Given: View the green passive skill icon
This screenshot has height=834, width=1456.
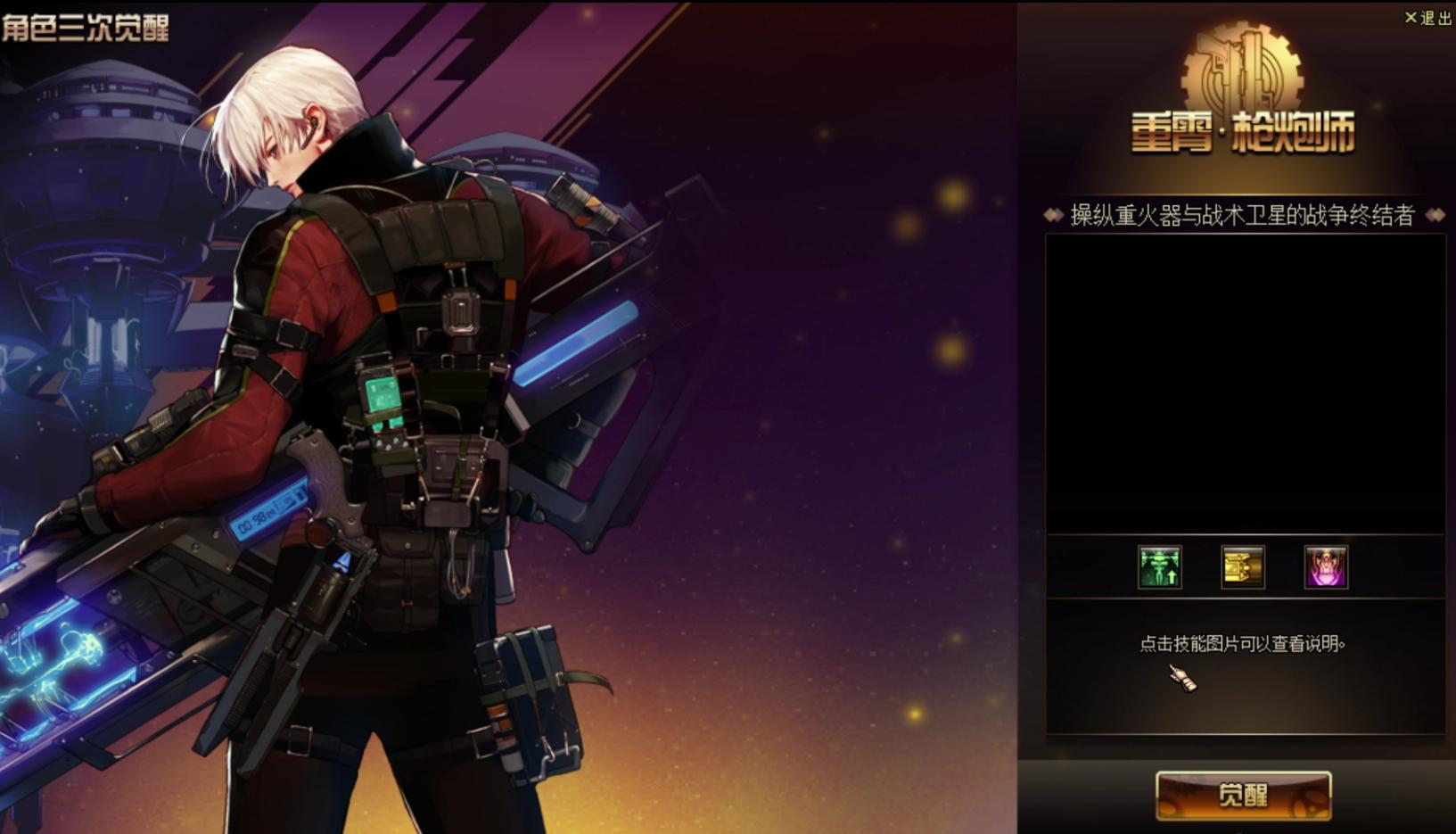Looking at the screenshot, I should pyautogui.click(x=1159, y=567).
